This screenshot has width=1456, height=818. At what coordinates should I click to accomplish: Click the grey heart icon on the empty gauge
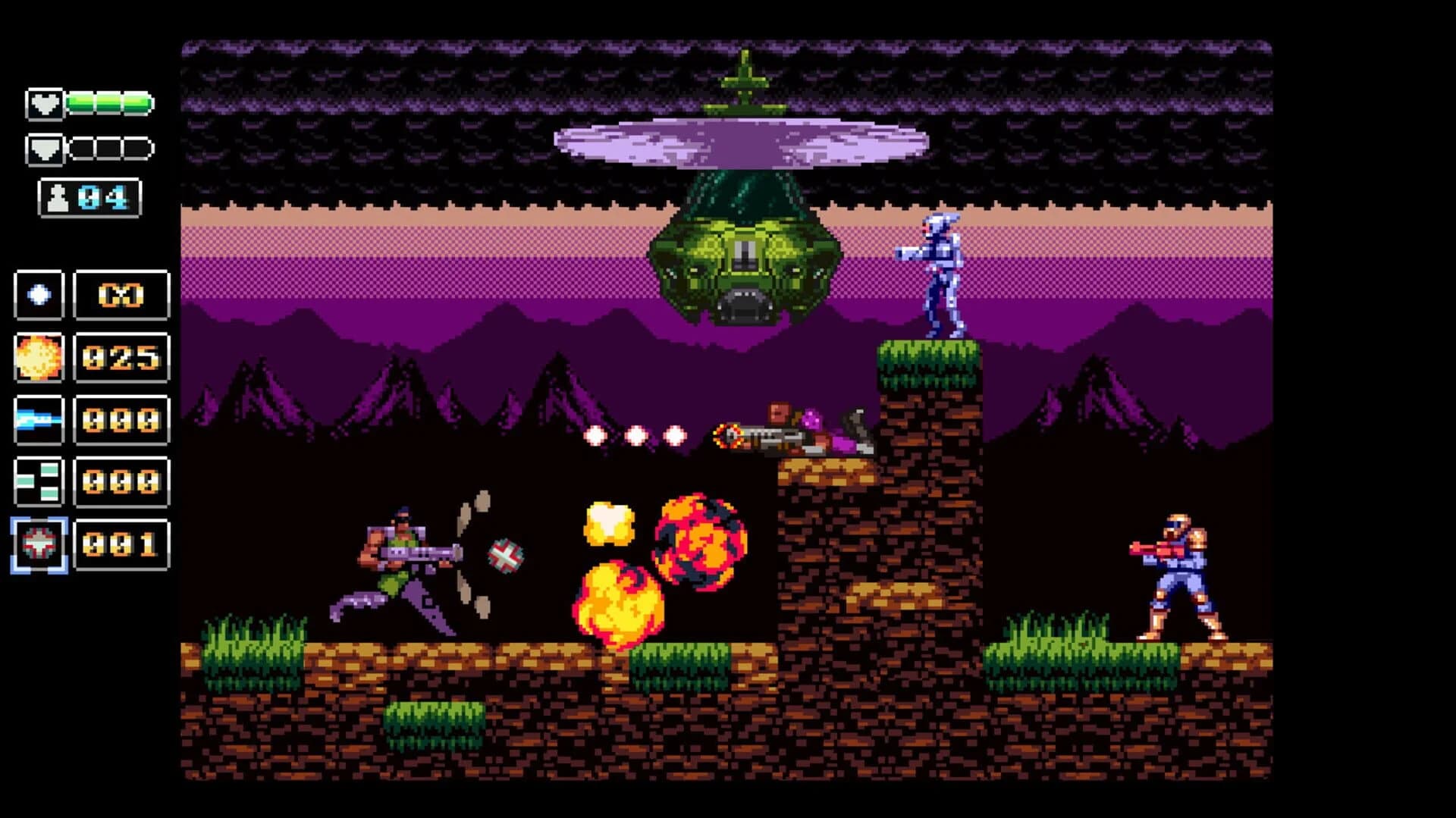tap(43, 149)
